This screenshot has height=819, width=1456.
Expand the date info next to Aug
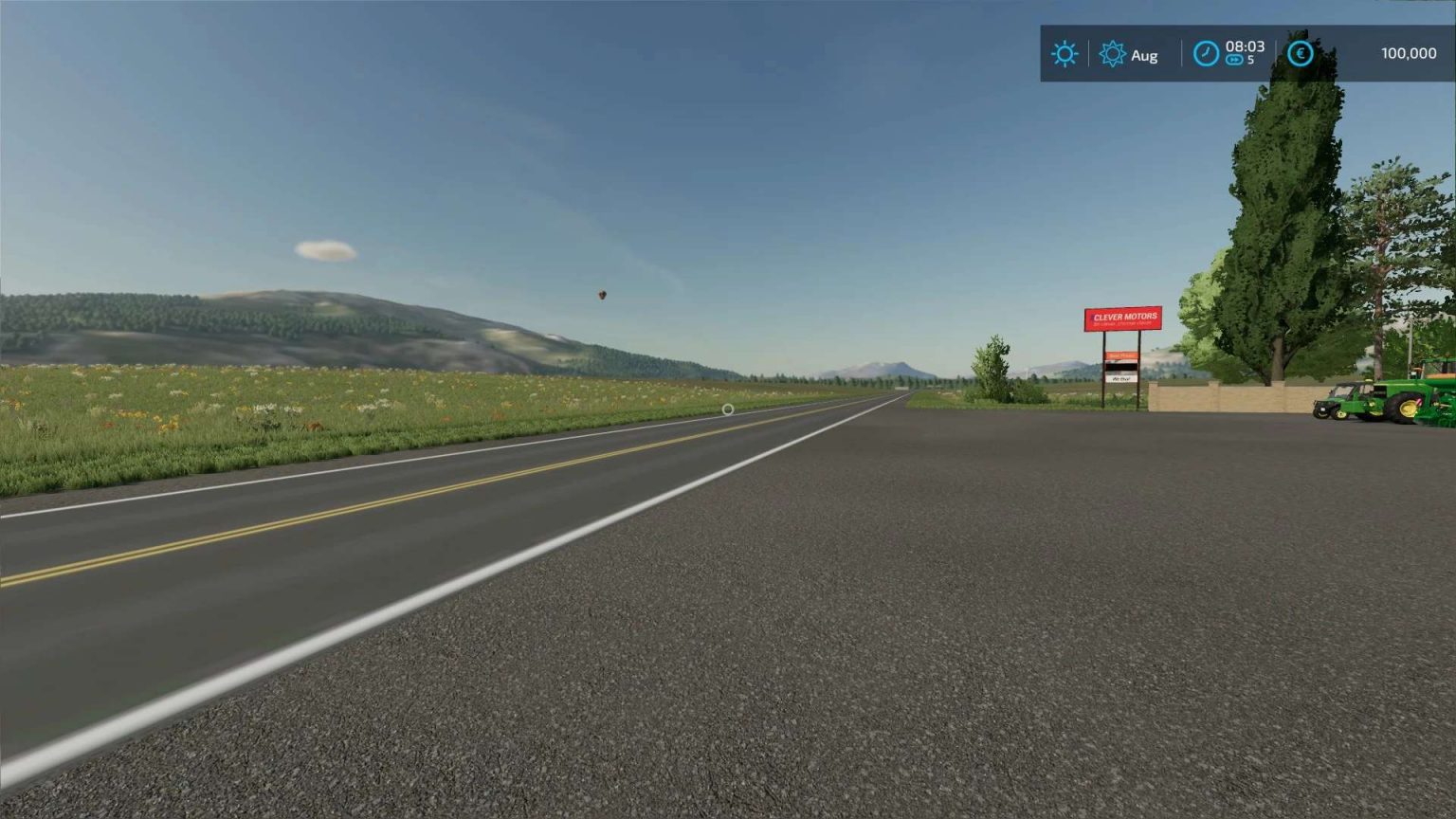(1146, 55)
